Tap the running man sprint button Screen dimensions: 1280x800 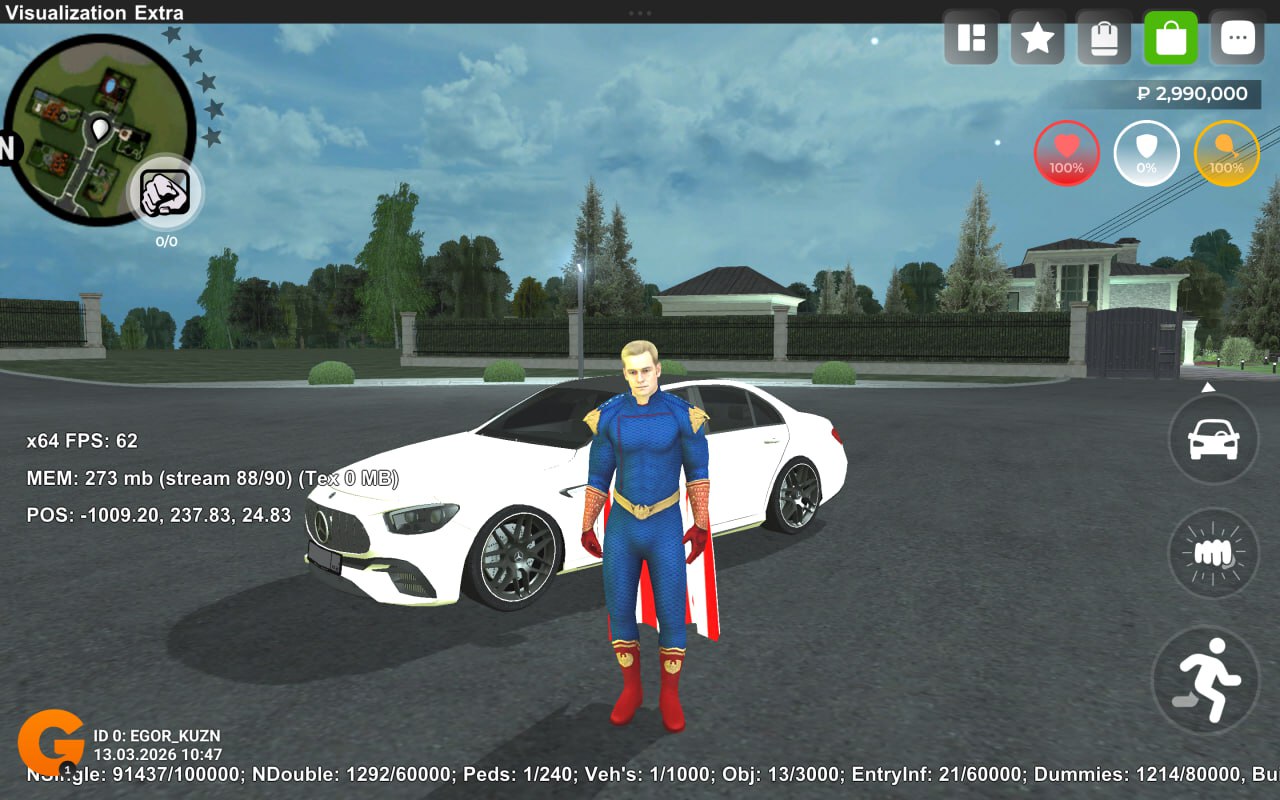[x=1205, y=680]
